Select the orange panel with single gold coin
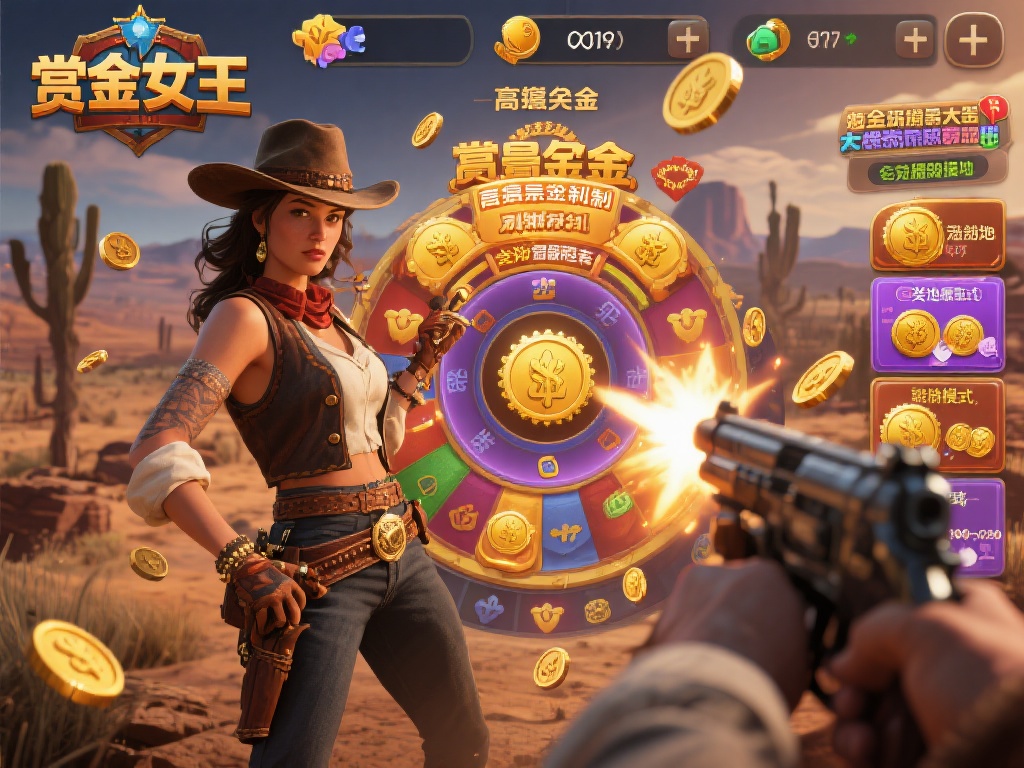The image size is (1024, 768). point(937,237)
